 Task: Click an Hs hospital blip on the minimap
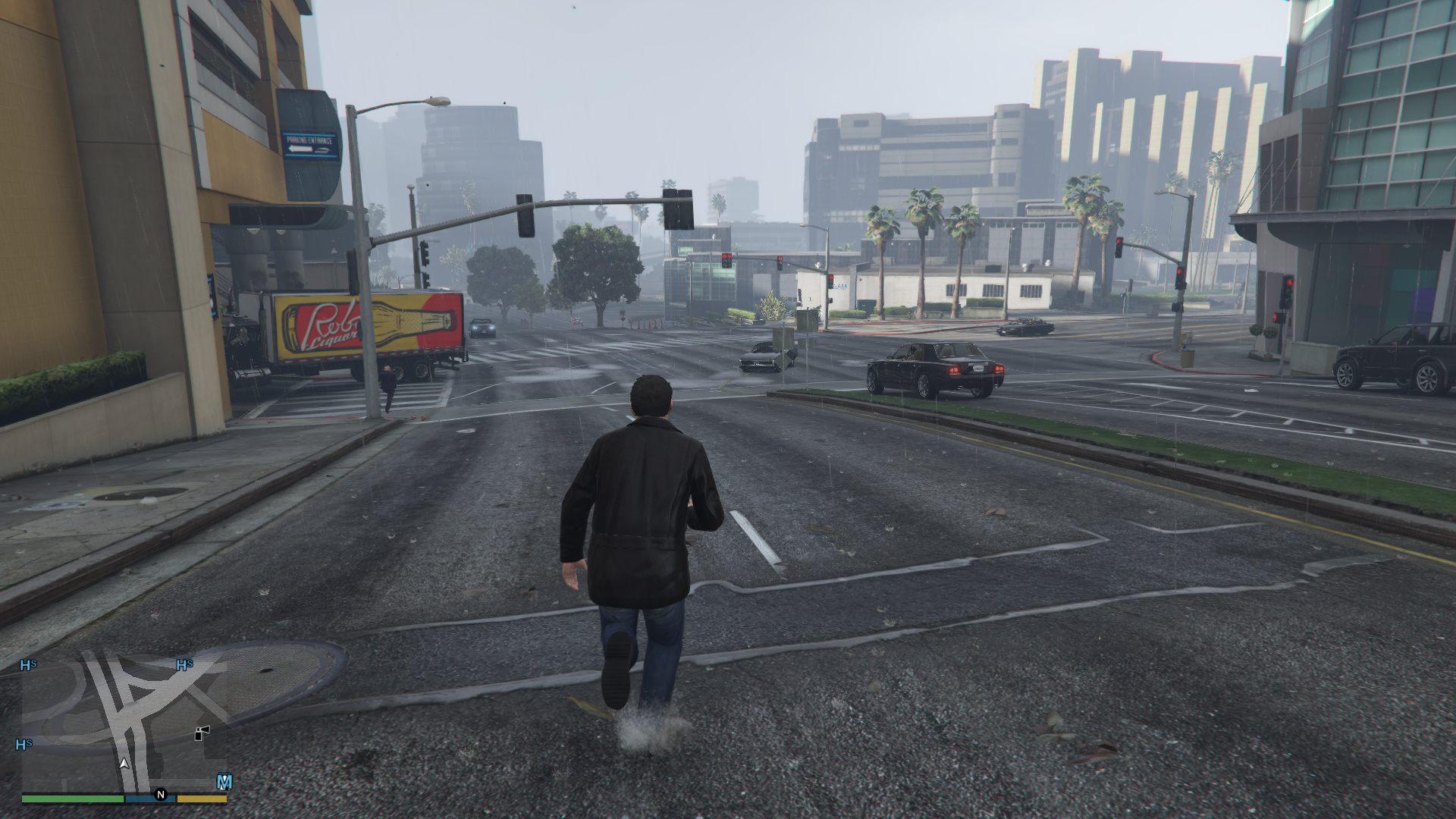(27, 664)
